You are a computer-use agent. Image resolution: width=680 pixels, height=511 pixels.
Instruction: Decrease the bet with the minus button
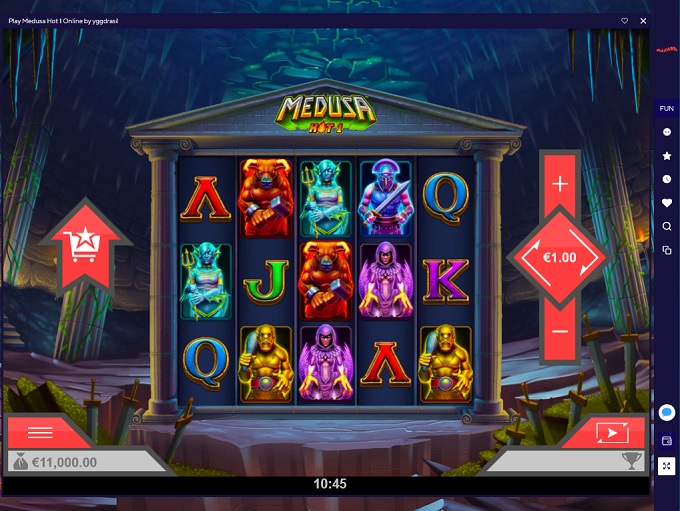coord(560,332)
